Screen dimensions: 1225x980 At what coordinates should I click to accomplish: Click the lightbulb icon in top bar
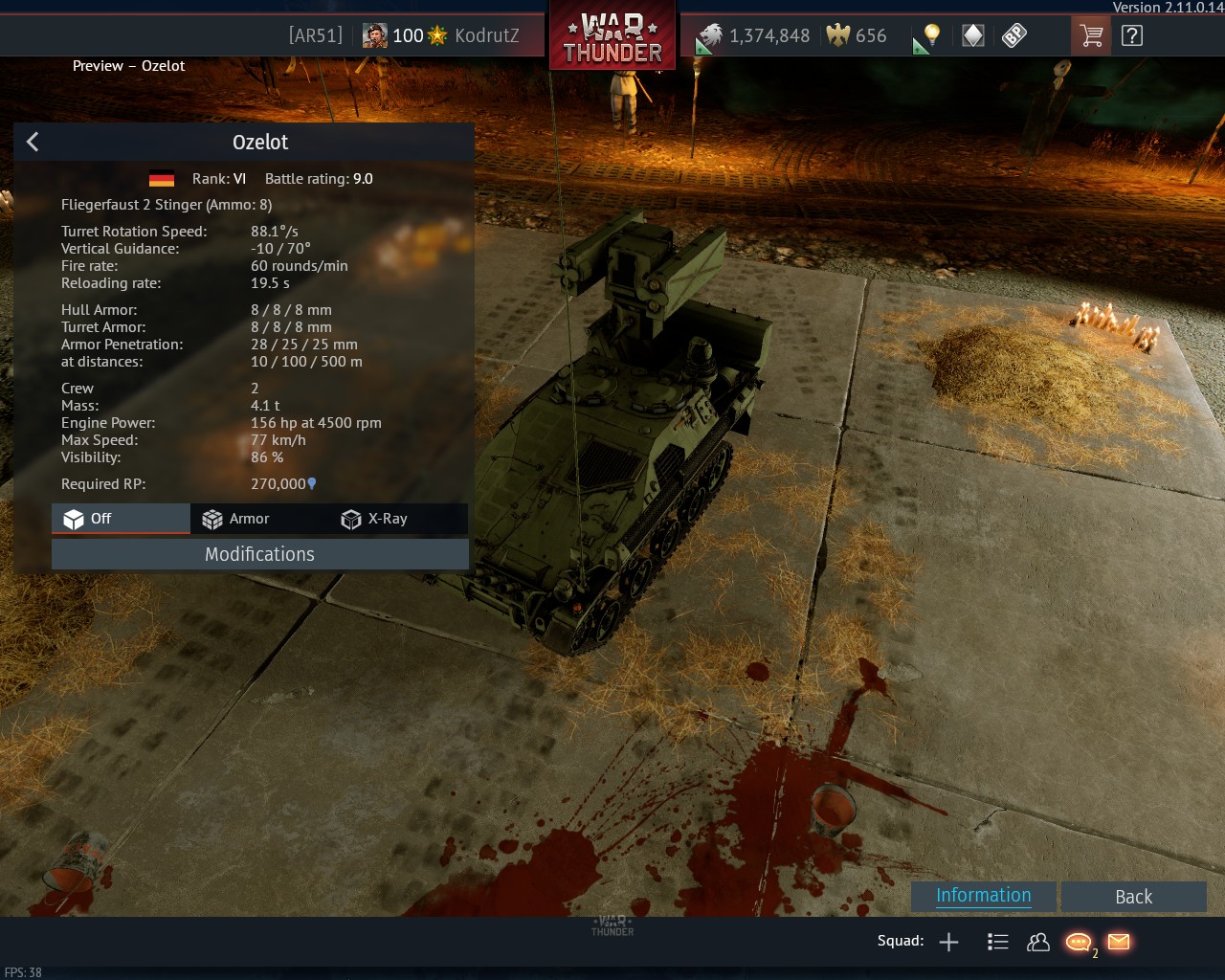(x=931, y=36)
